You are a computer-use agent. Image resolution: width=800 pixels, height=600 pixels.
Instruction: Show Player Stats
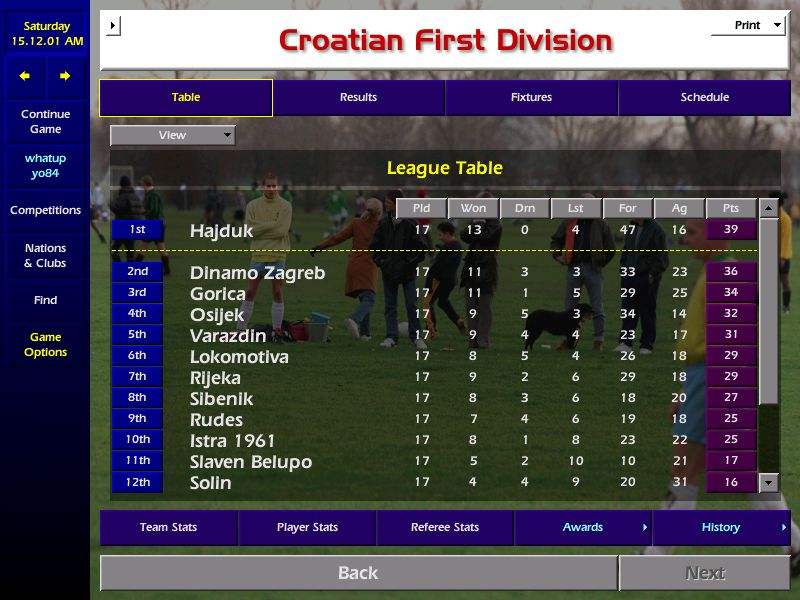tap(307, 528)
